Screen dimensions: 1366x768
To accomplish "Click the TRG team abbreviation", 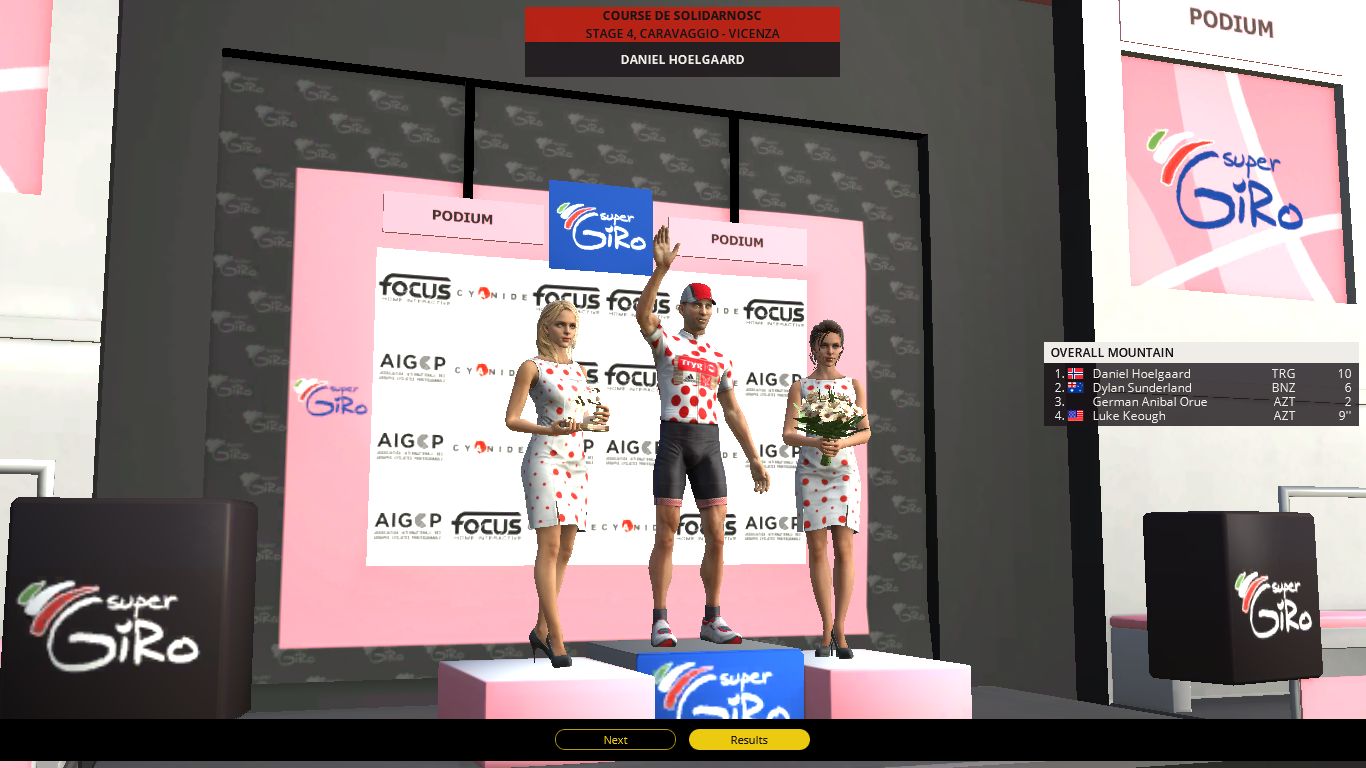I will [1285, 373].
